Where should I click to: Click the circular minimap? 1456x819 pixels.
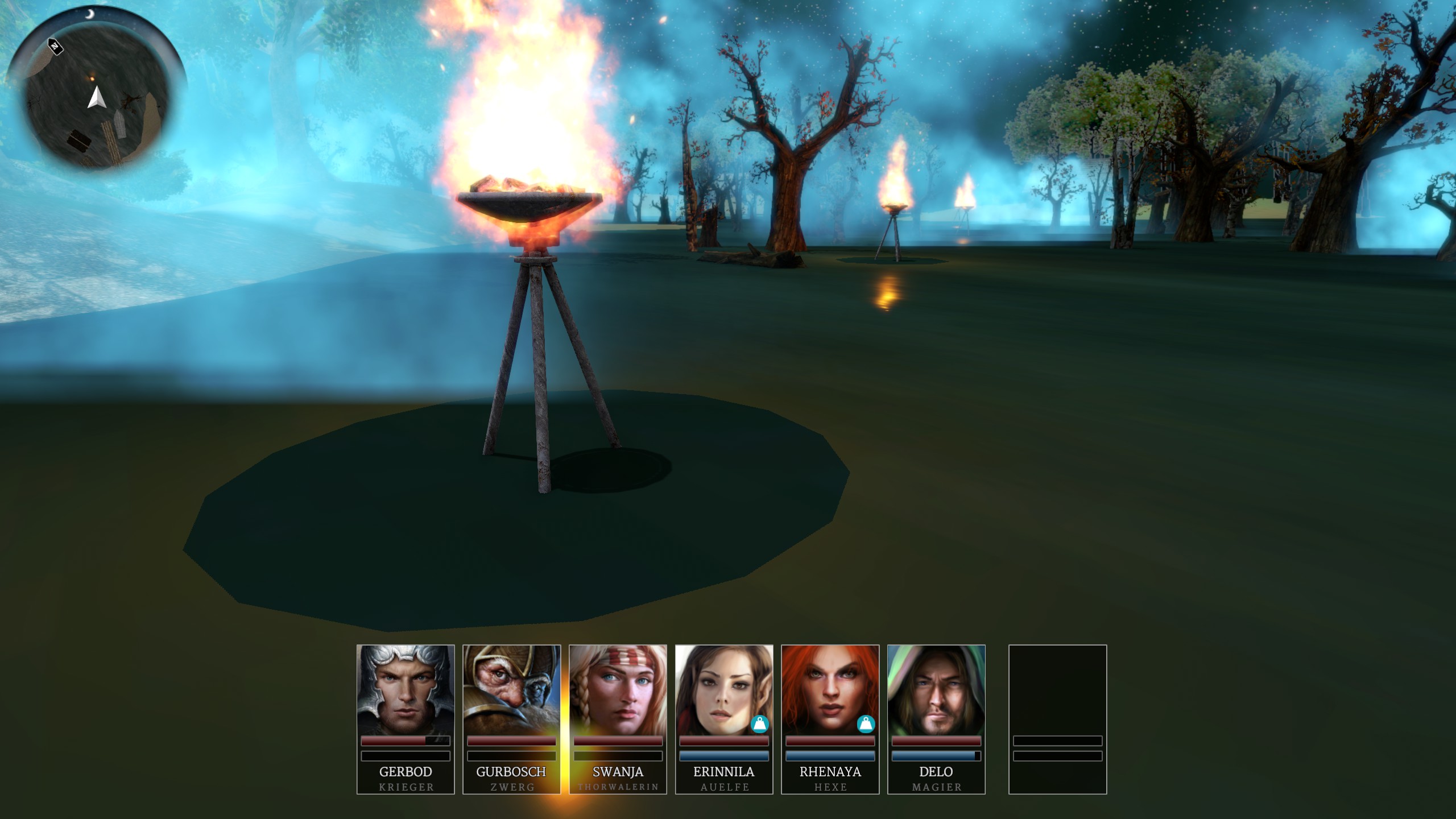click(97, 90)
